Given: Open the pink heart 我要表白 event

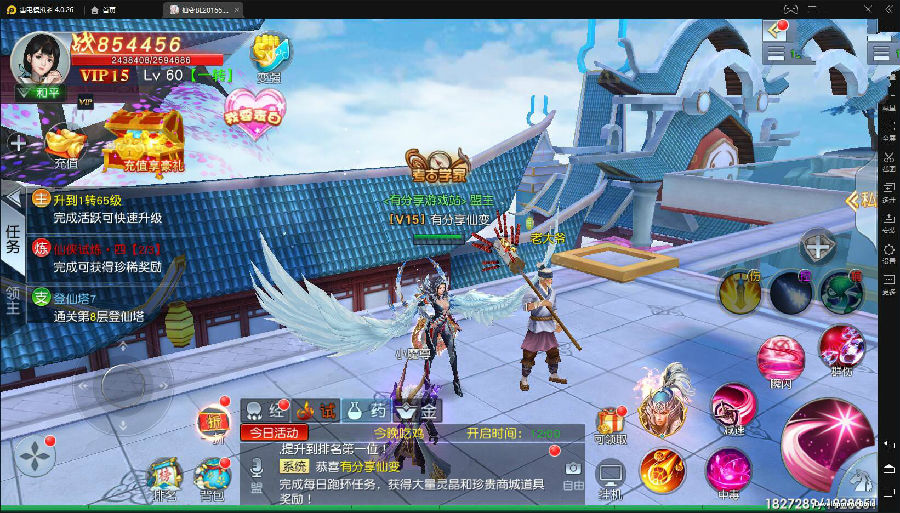Looking at the screenshot, I should pos(254,109).
